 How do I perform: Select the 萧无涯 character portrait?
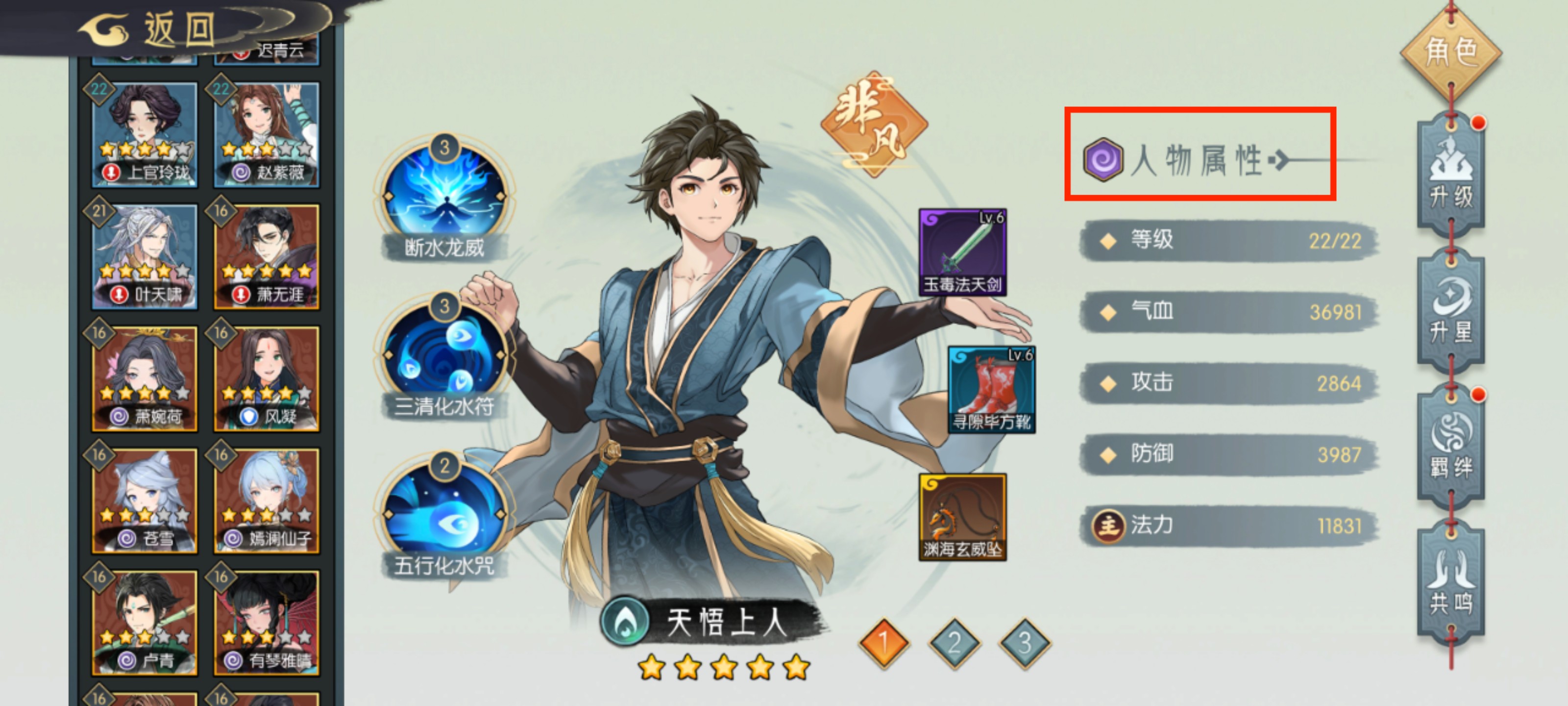(266, 254)
